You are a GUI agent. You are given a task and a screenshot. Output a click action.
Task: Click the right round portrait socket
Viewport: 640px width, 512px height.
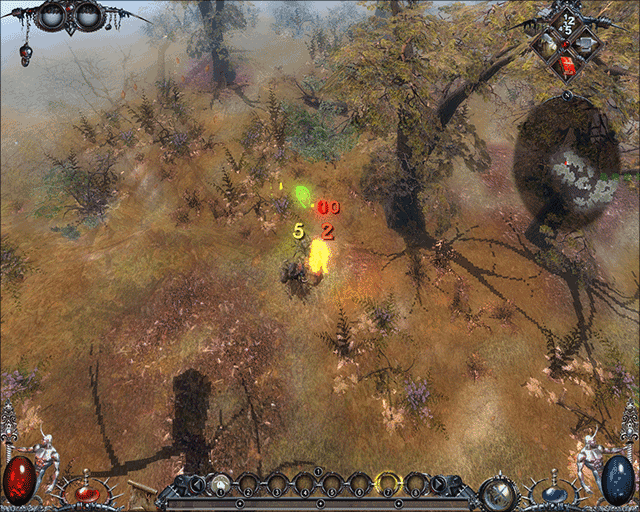[88, 16]
